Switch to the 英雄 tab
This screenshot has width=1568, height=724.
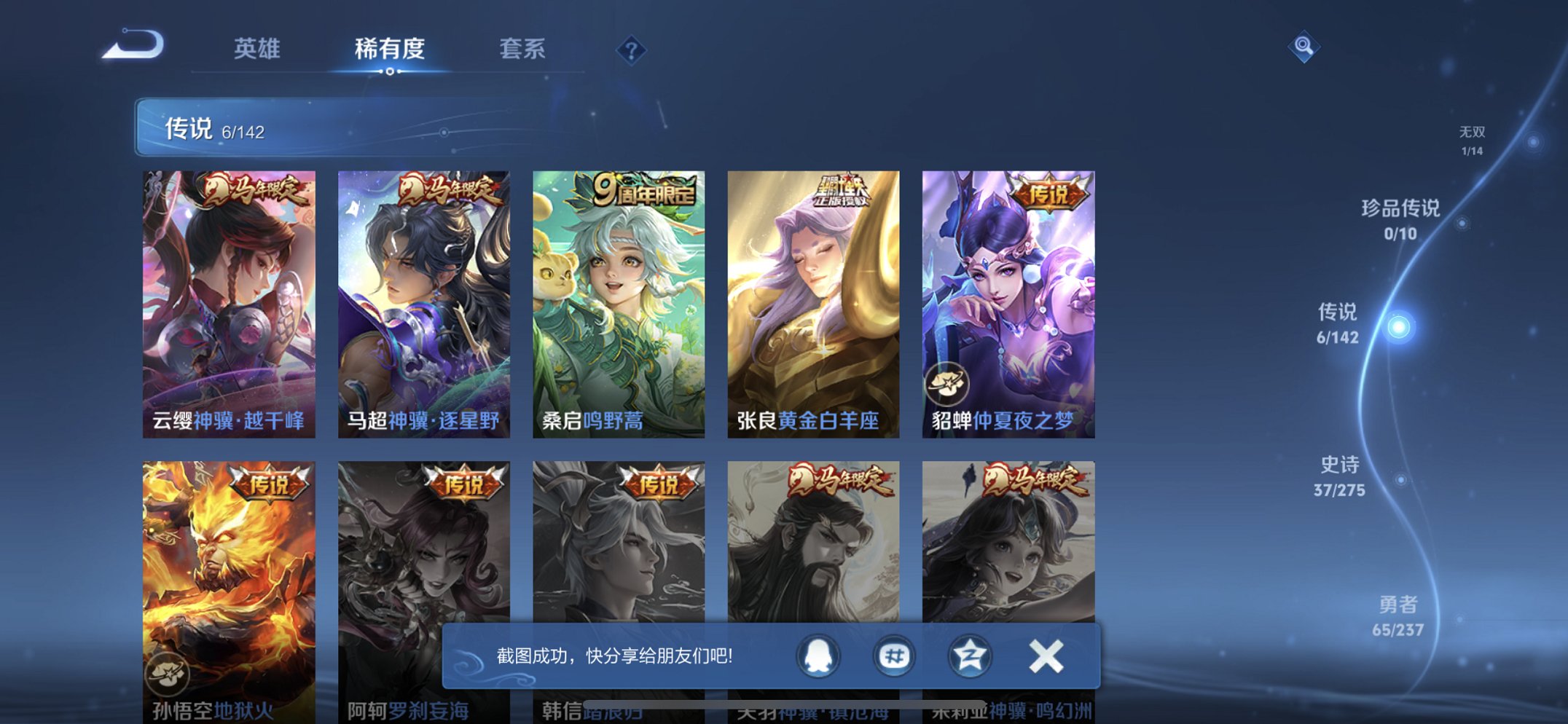pos(256,49)
